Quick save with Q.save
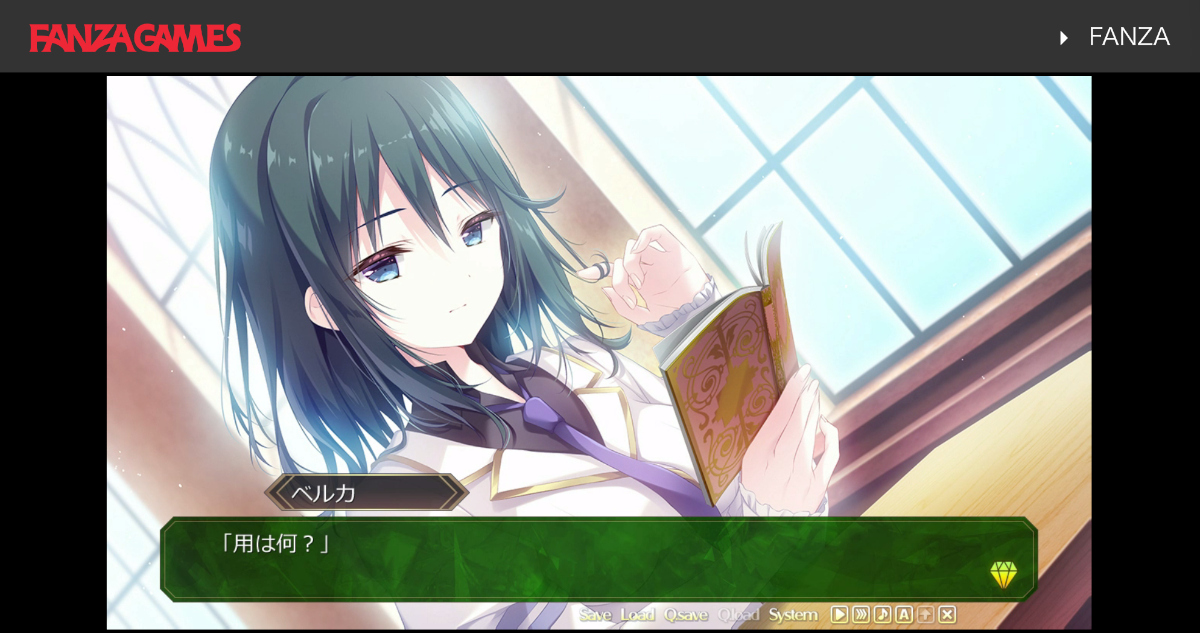 click(x=686, y=615)
